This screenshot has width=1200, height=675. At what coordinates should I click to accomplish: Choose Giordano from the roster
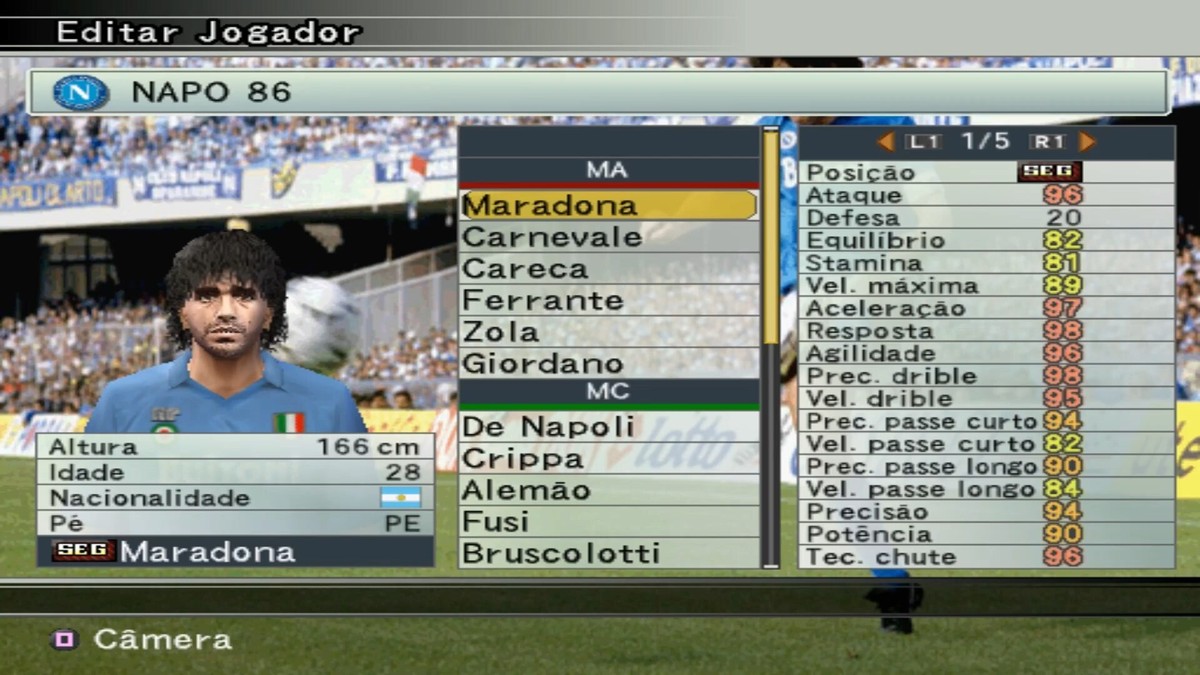point(608,363)
